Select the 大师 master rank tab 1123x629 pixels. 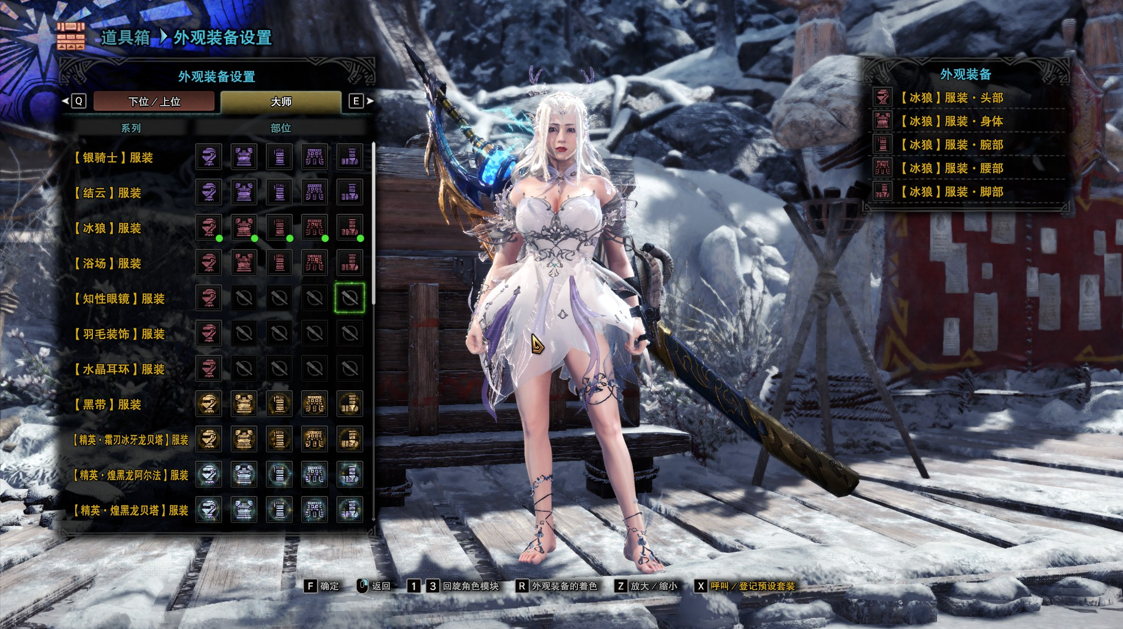(281, 101)
